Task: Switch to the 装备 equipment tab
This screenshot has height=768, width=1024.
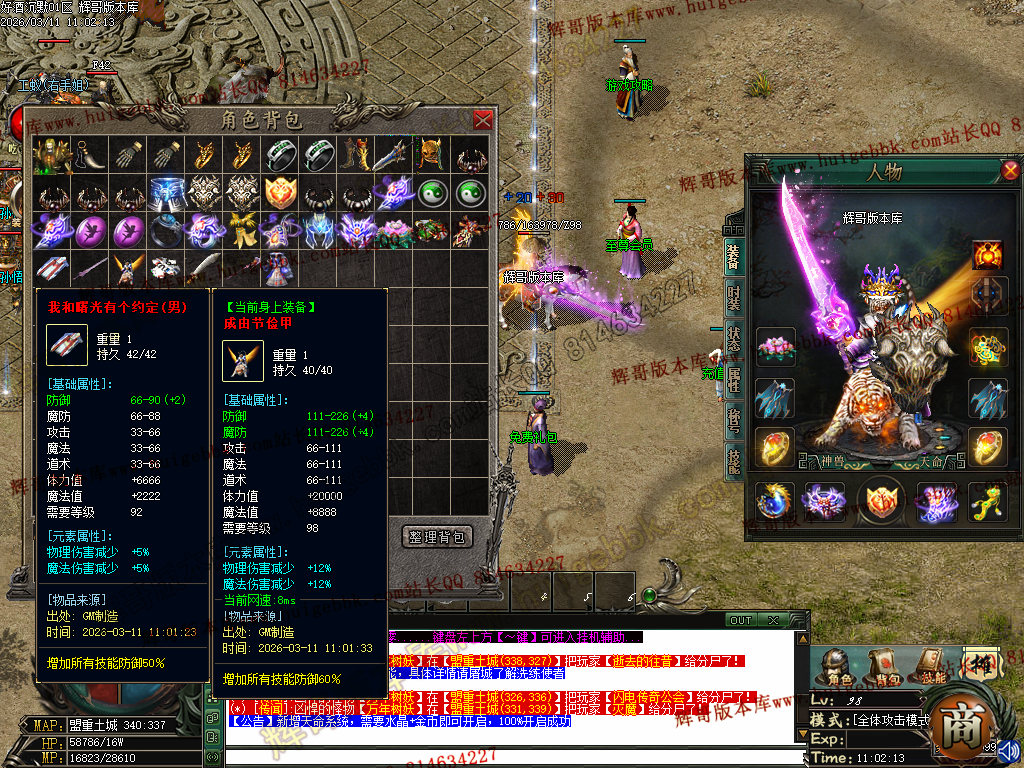Action: pyautogui.click(x=733, y=256)
